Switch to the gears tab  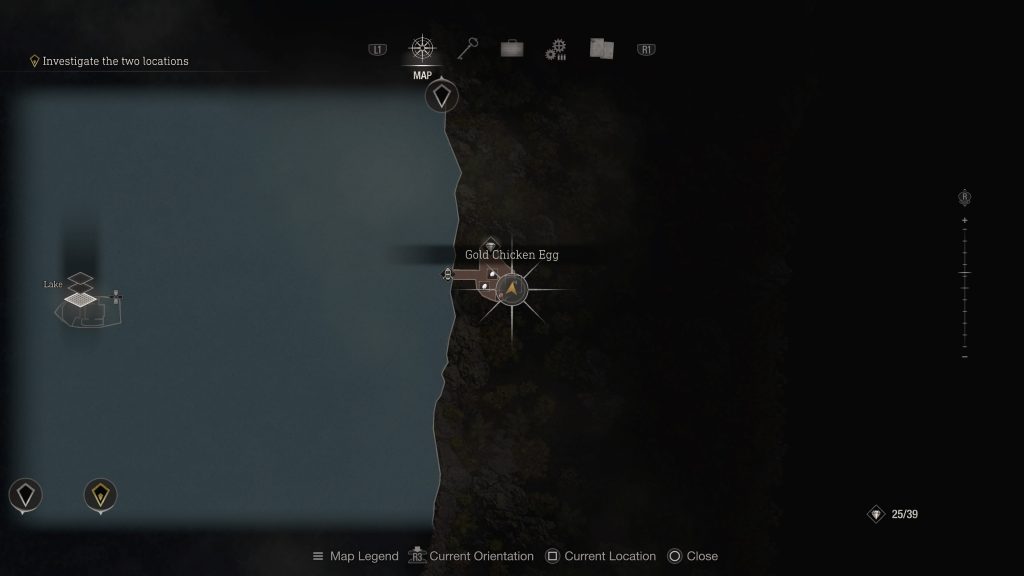[556, 50]
